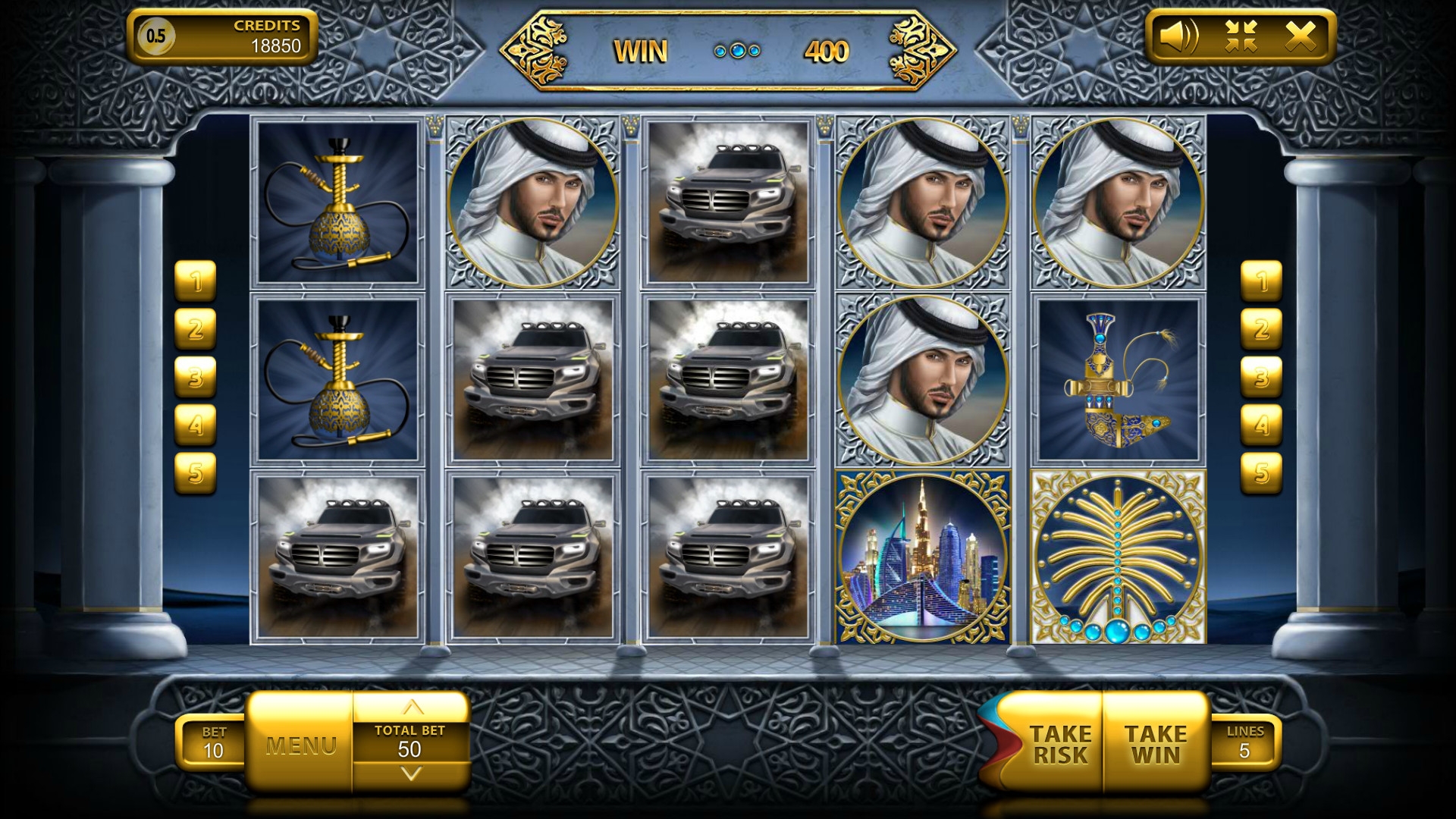Click the LINES 5 panel
This screenshot has width=1456, height=819.
point(1244,742)
